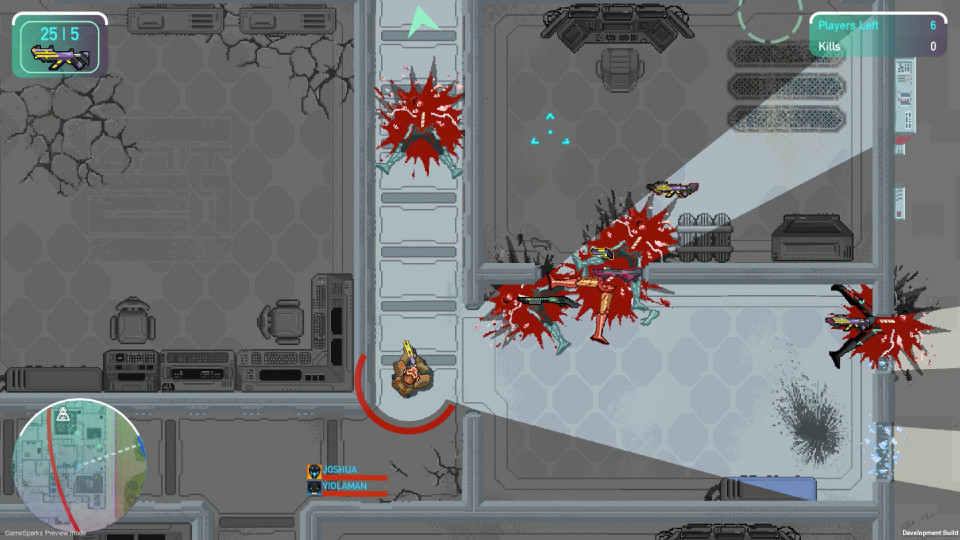Select teammate VIOLAMAN in the squad list

click(344, 486)
